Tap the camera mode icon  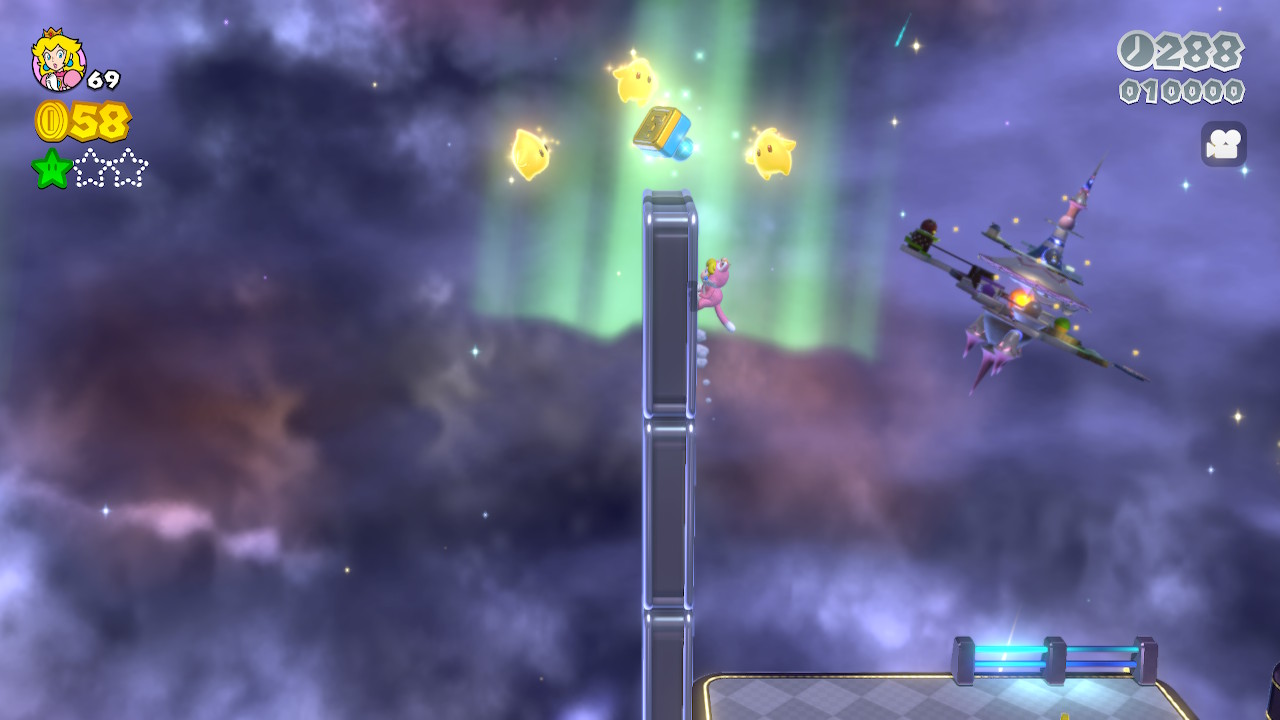tap(1223, 144)
